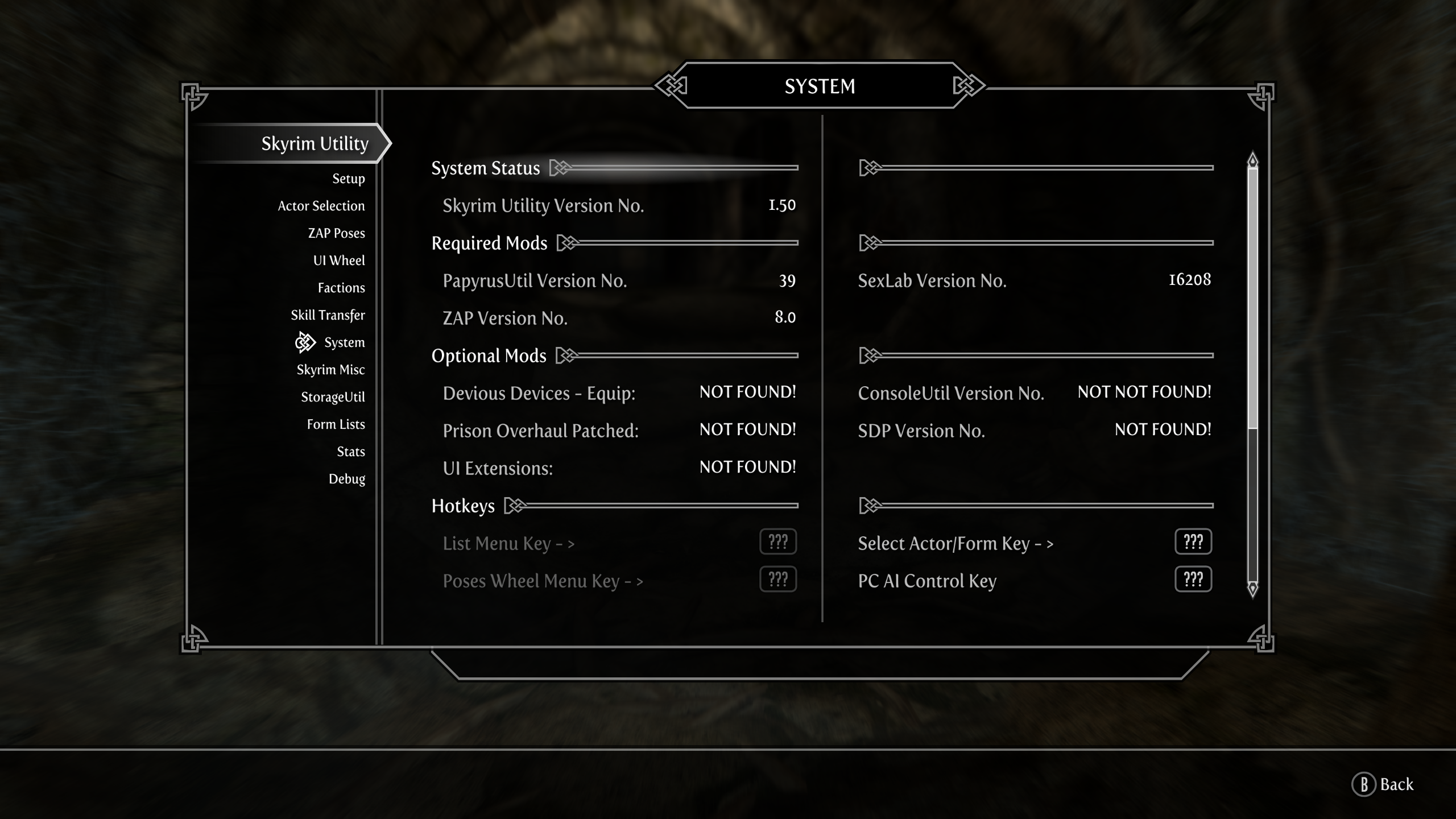This screenshot has width=1456, height=819.
Task: Select the knot icon beside the Hotkeys header
Action: pos(516,506)
